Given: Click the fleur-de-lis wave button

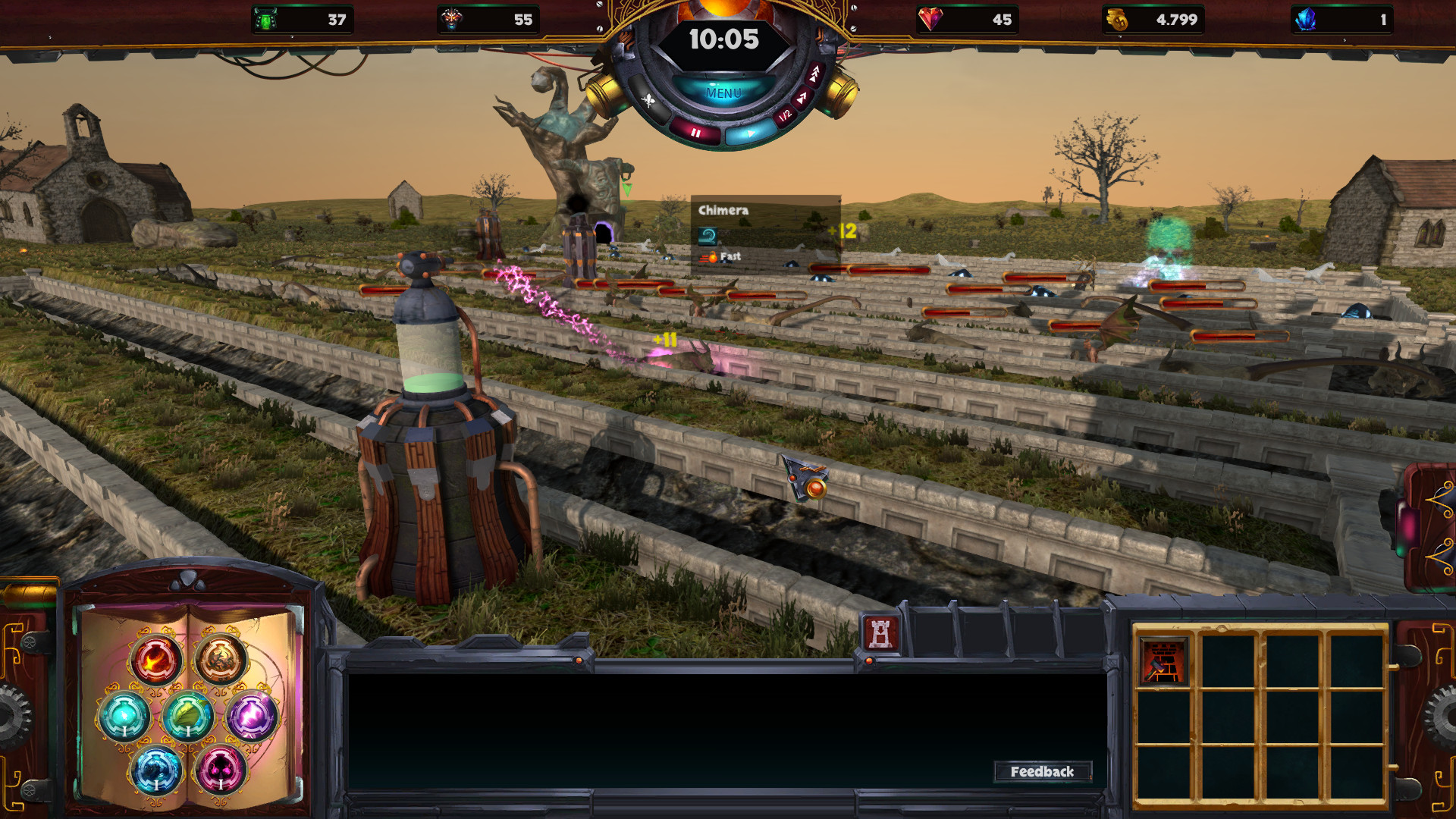Looking at the screenshot, I should [648, 99].
